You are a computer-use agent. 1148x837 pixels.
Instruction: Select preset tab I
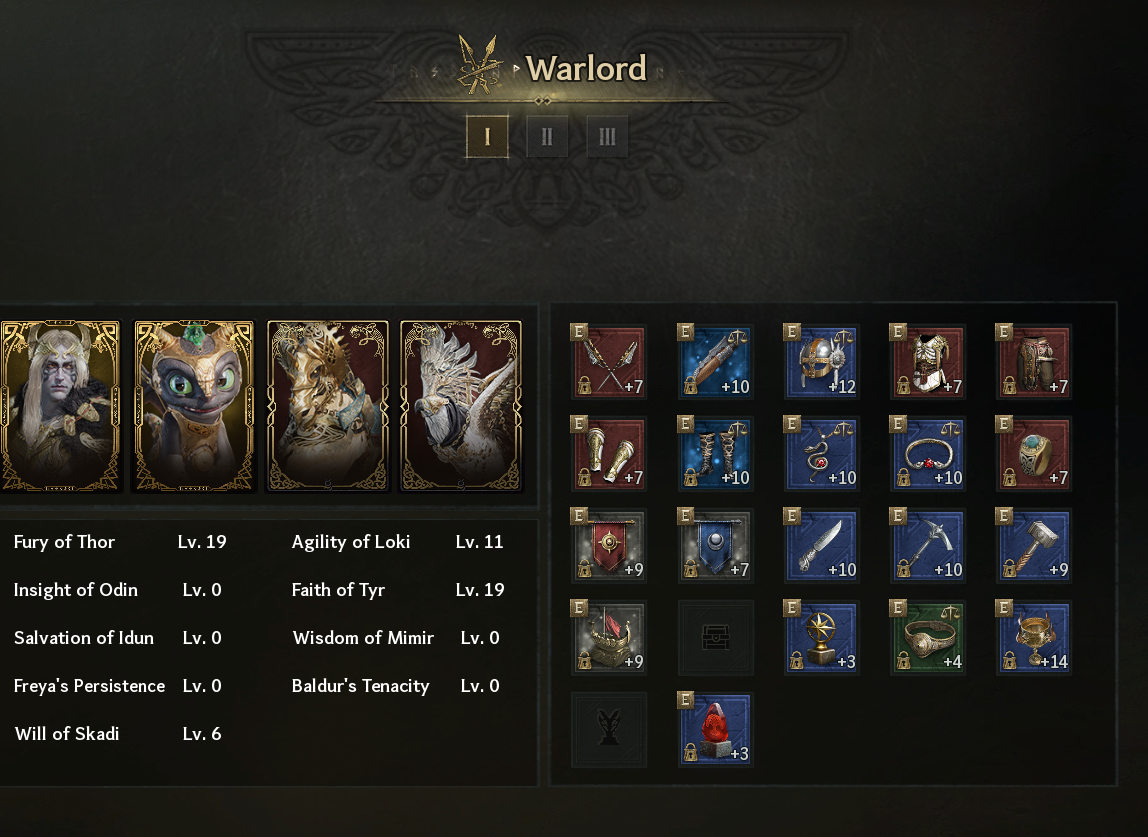487,137
